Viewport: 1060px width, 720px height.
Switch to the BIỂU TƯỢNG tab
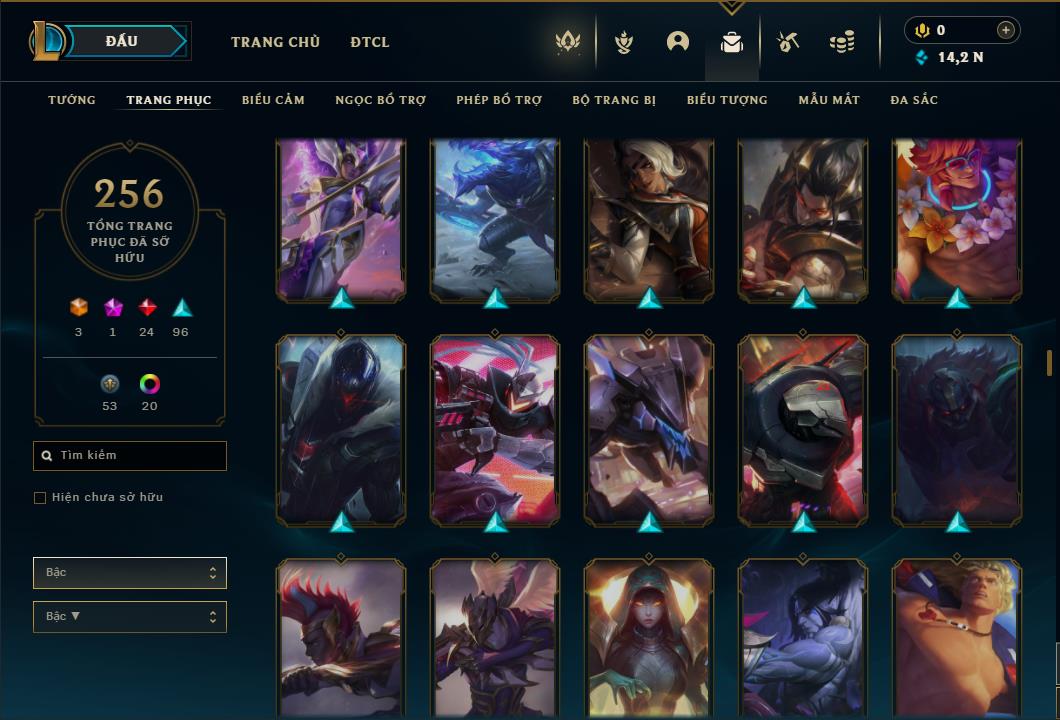pyautogui.click(x=727, y=100)
